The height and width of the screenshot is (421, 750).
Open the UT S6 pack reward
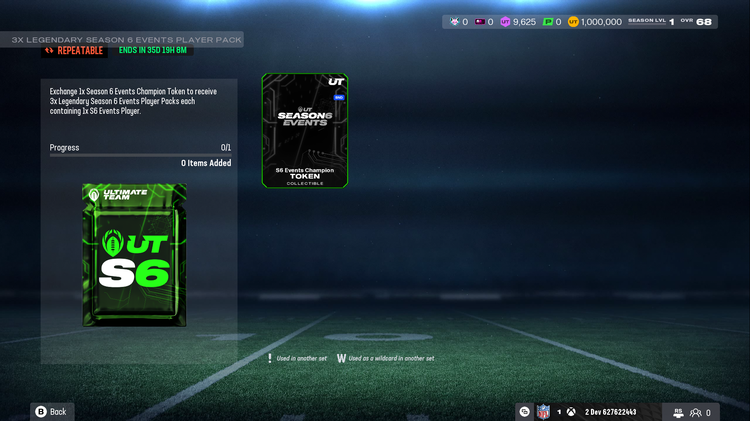tap(134, 254)
